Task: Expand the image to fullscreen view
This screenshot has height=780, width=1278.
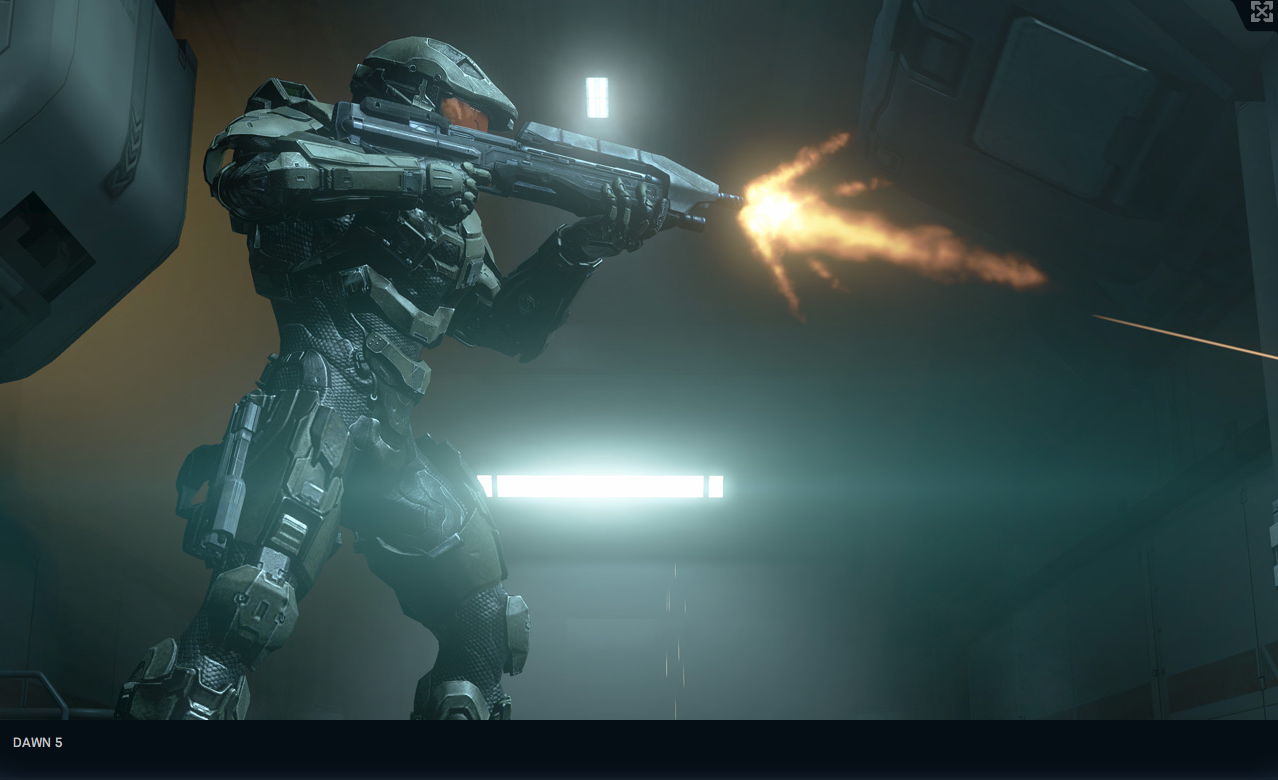Action: point(1261,12)
